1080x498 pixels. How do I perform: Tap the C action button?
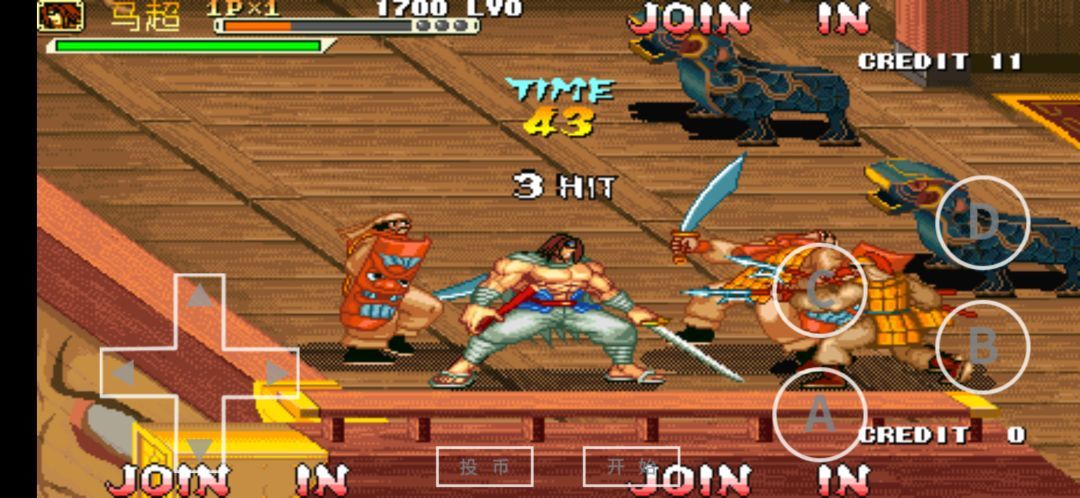click(x=820, y=289)
